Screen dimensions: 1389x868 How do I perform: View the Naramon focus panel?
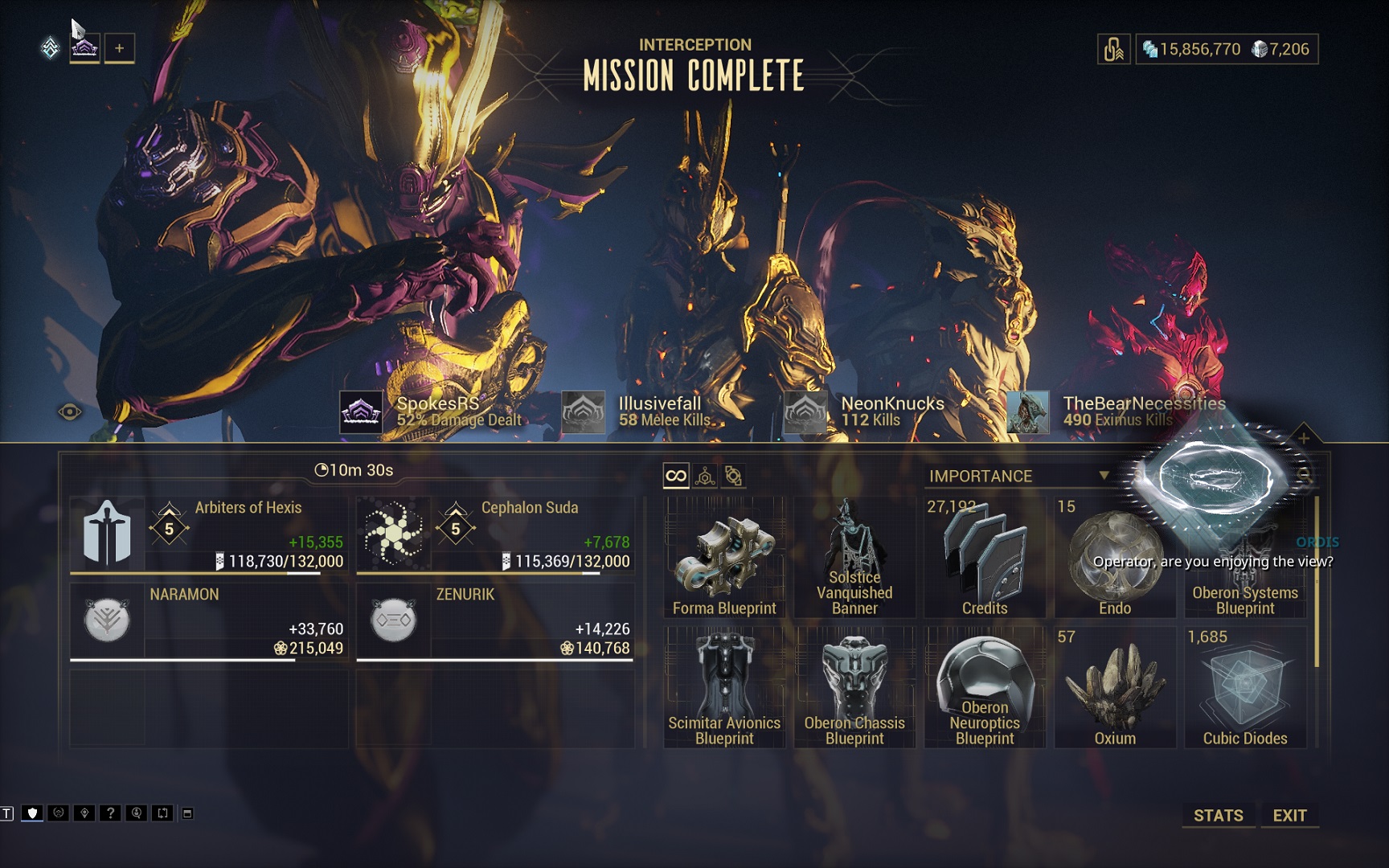[209, 621]
